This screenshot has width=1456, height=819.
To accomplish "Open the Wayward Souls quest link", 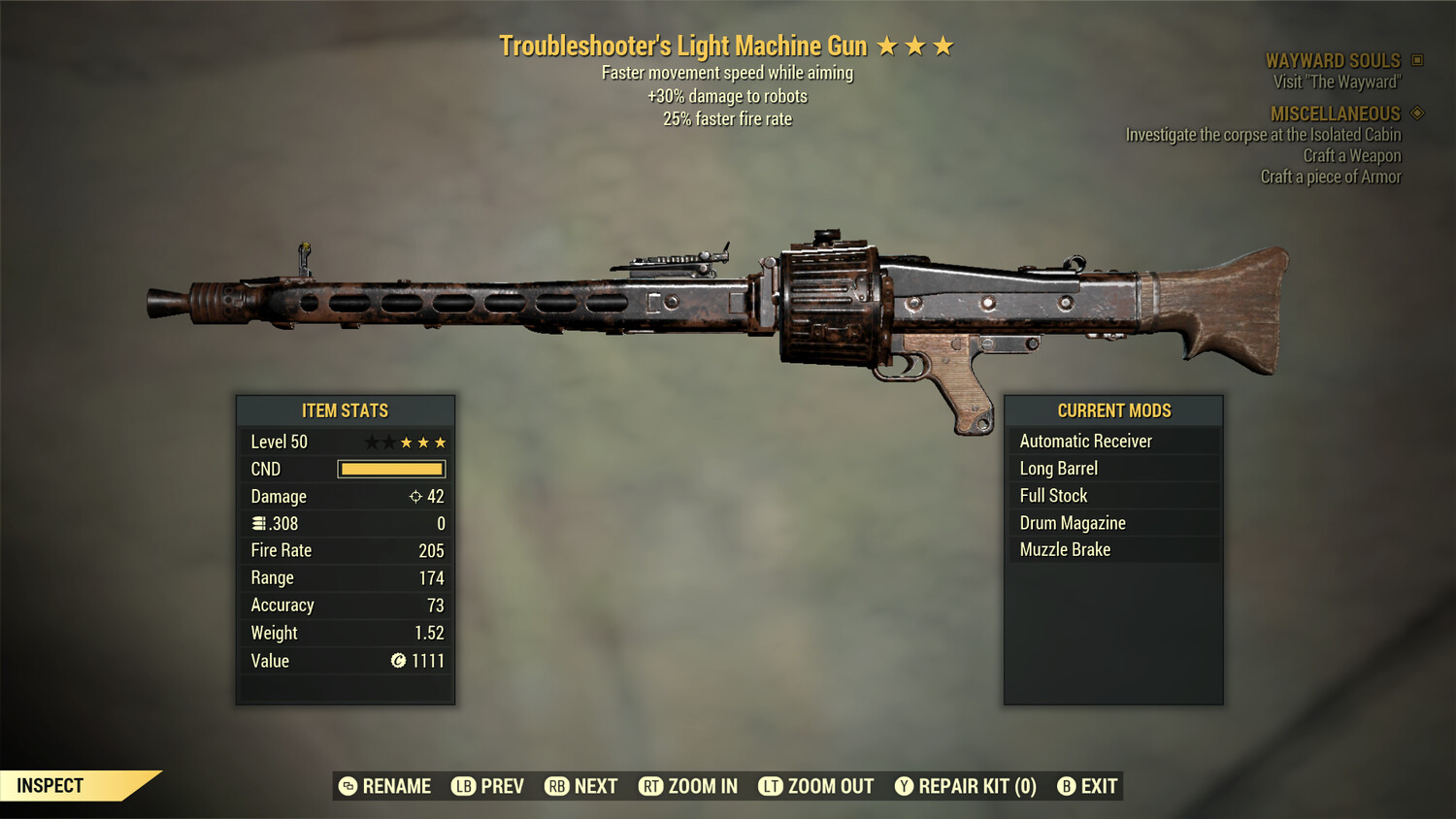I will 1334,60.
